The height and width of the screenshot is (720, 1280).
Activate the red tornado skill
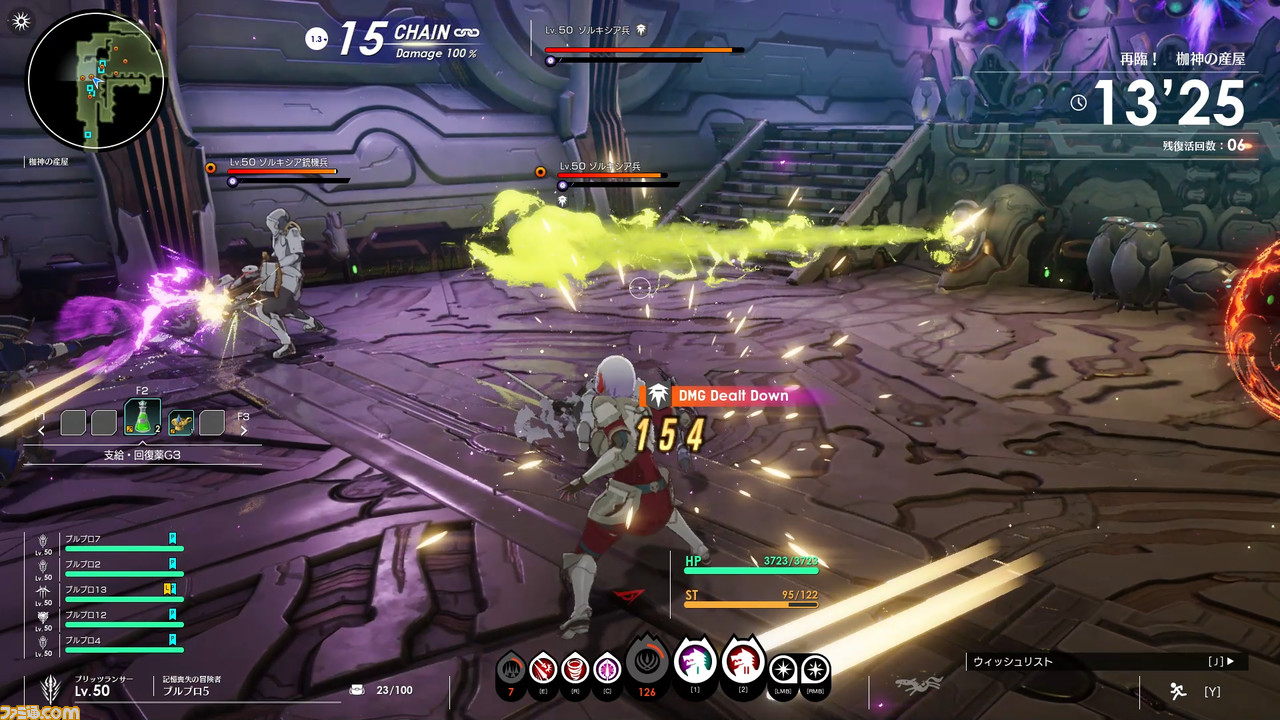[x=575, y=666]
